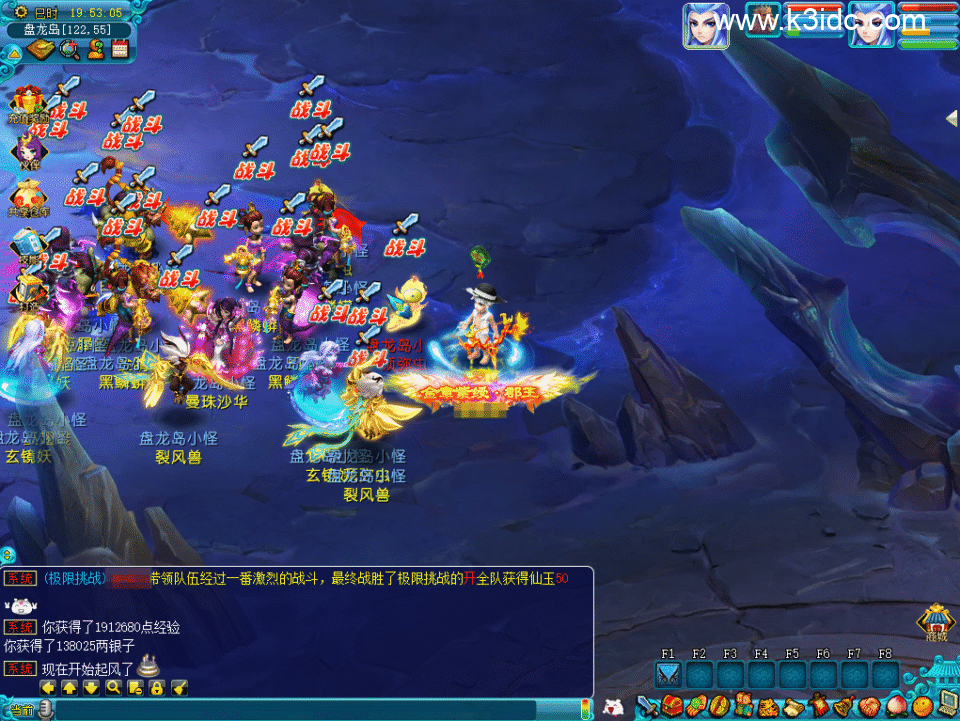Activate the F1 wing skill slot
This screenshot has height=721, width=960.
pos(668,676)
